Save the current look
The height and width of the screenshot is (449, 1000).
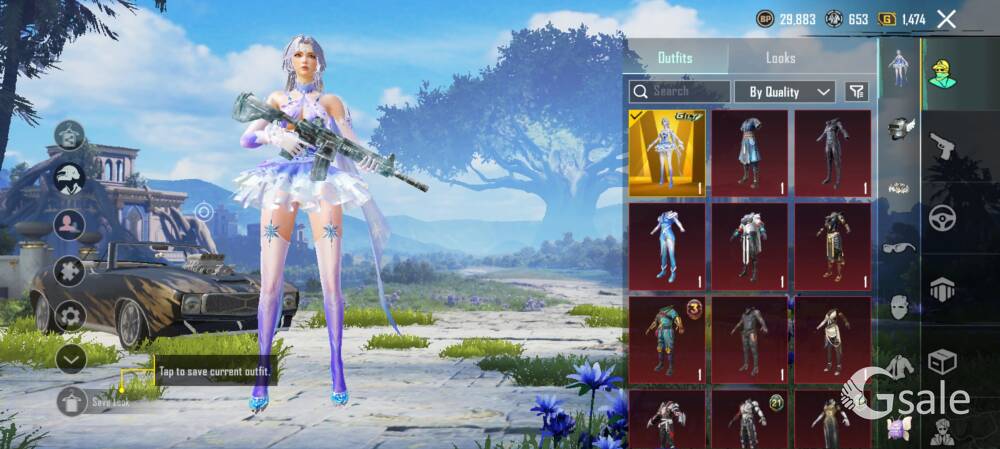click(72, 402)
